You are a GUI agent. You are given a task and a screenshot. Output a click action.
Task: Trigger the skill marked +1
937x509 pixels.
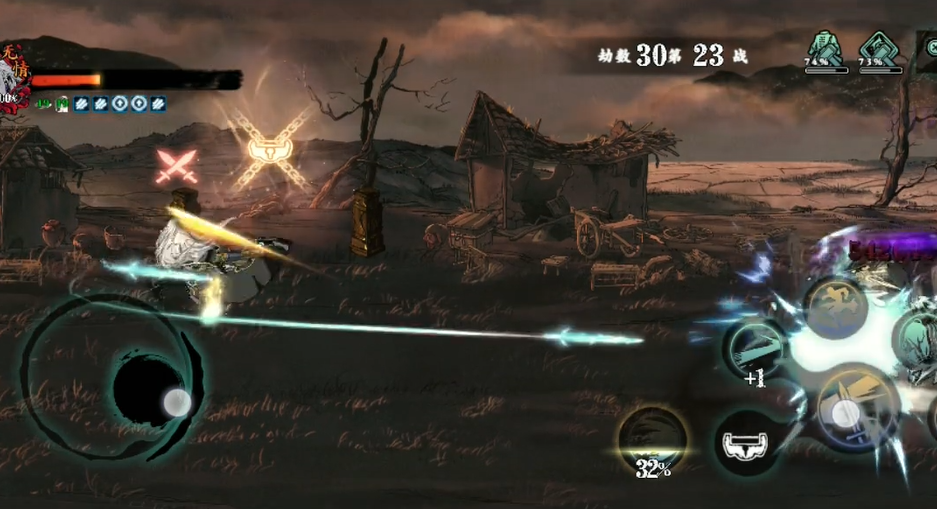[x=756, y=350]
